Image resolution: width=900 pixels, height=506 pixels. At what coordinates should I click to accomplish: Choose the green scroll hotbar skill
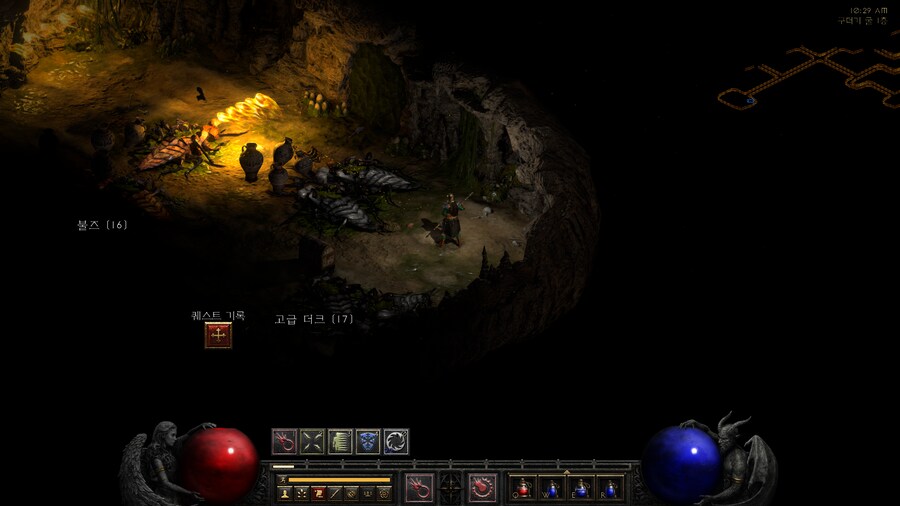click(x=340, y=441)
